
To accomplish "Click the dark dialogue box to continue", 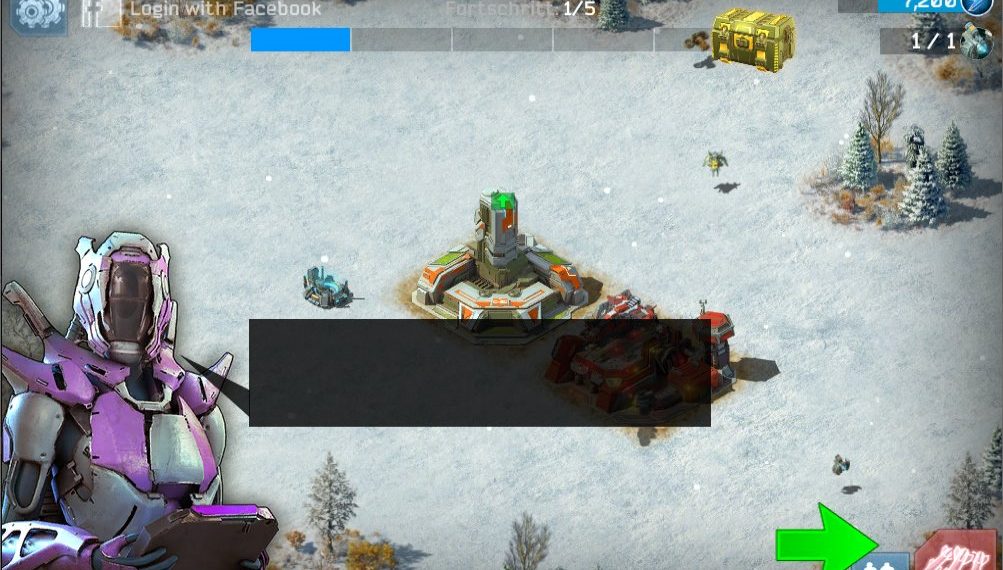I will (x=479, y=372).
